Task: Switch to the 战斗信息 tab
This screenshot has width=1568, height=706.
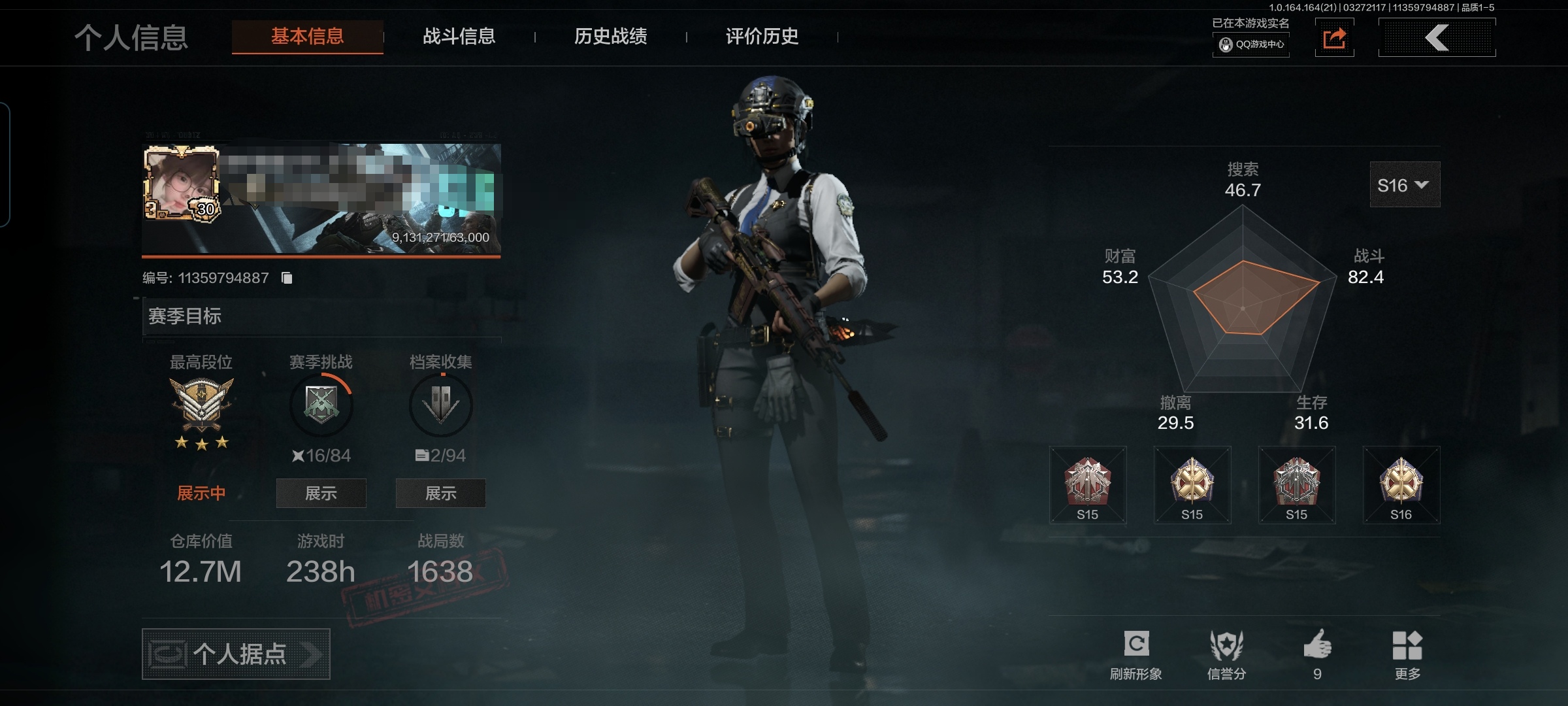Action: [x=459, y=37]
